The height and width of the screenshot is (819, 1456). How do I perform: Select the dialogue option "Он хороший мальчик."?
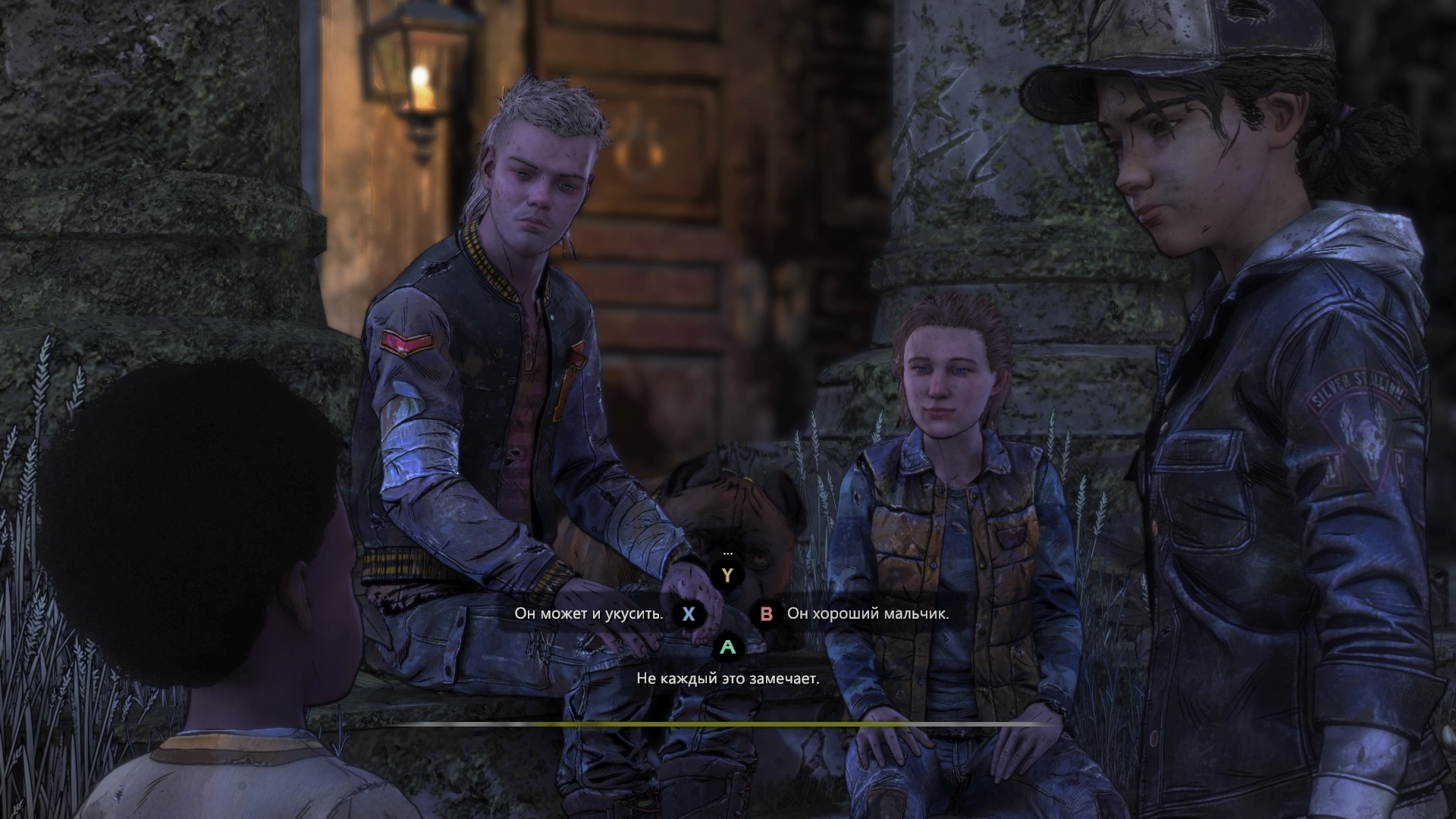pyautogui.click(x=868, y=613)
